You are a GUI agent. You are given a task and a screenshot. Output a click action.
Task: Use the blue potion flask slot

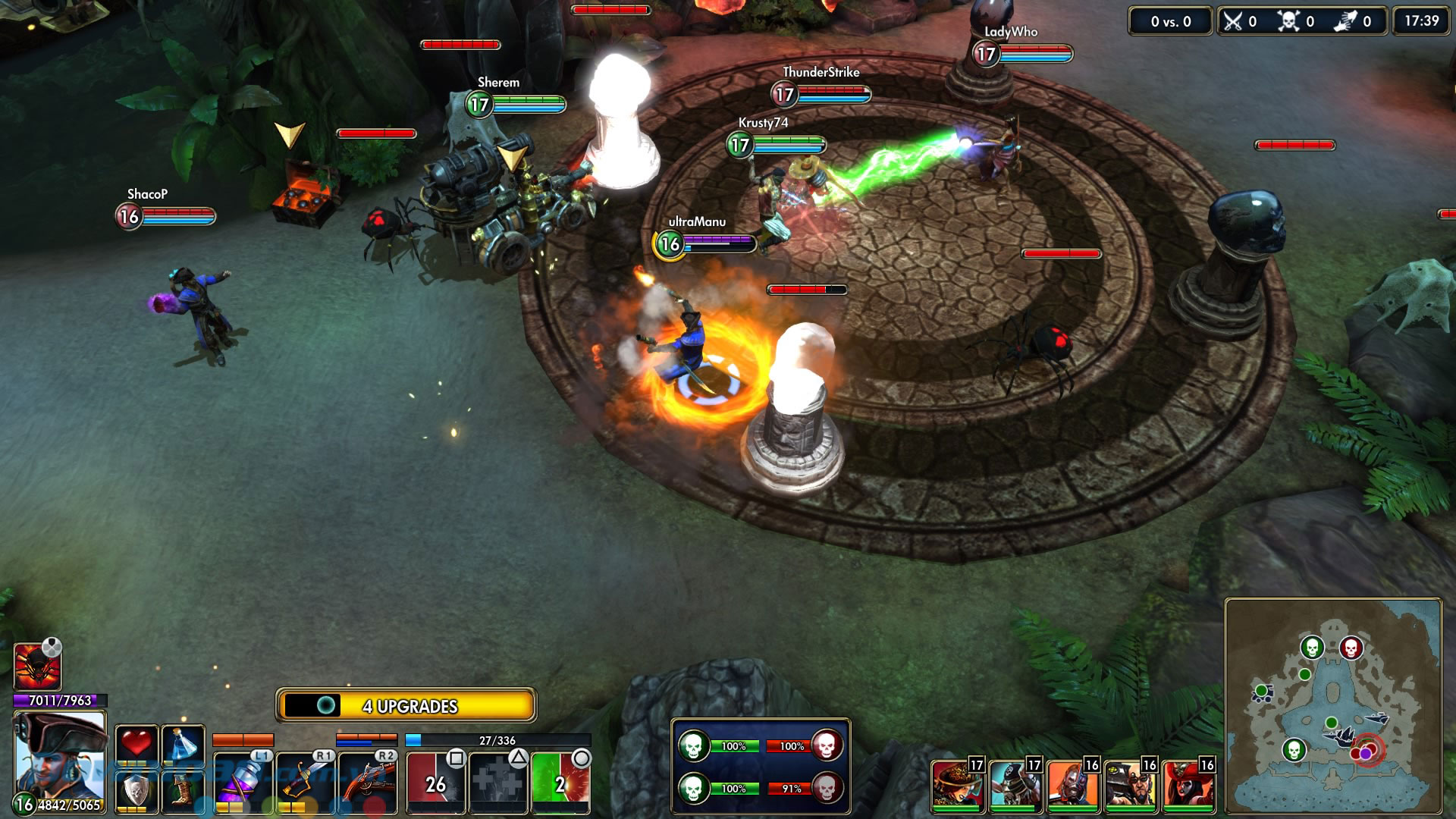(x=183, y=744)
